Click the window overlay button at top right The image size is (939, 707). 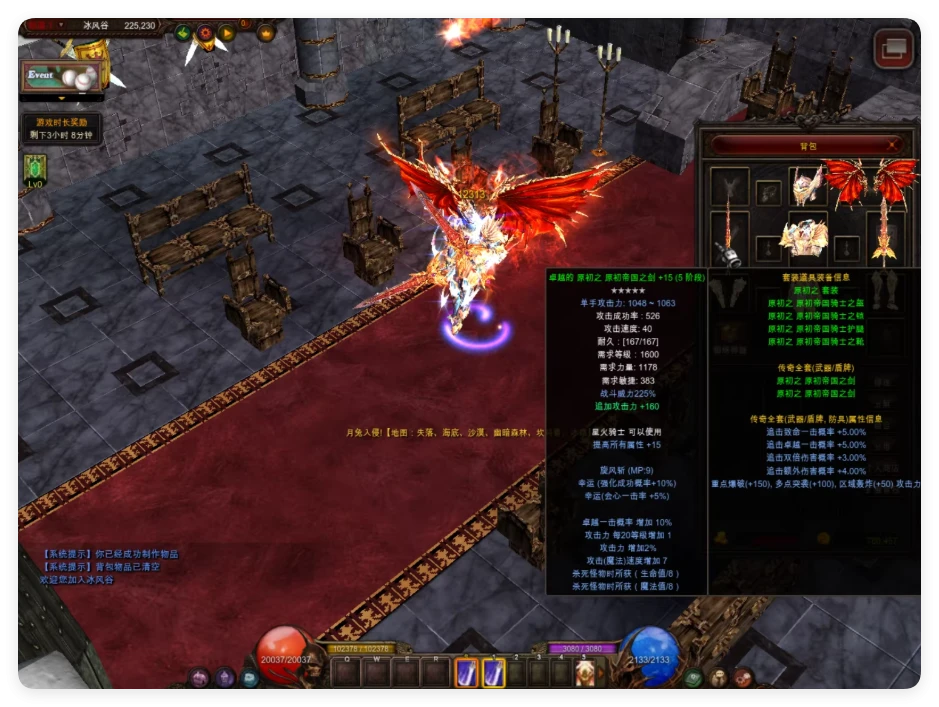tap(894, 49)
